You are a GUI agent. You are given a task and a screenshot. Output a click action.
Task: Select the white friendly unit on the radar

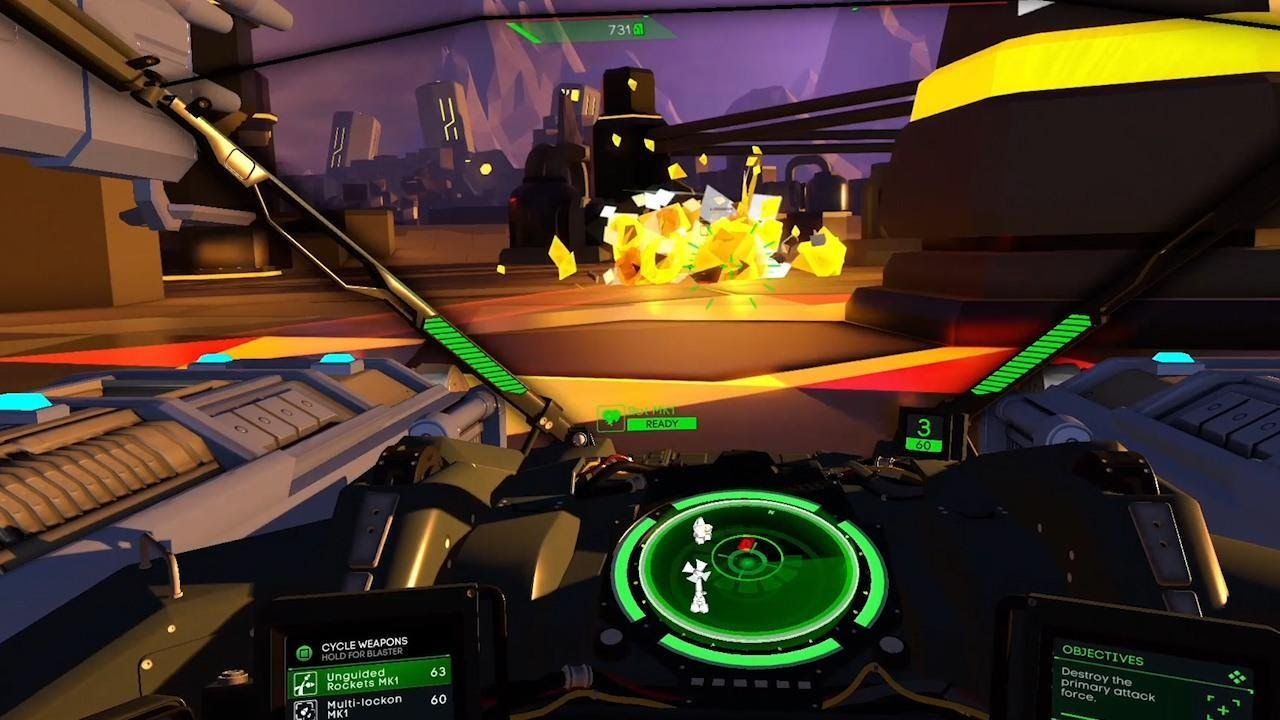700,570
